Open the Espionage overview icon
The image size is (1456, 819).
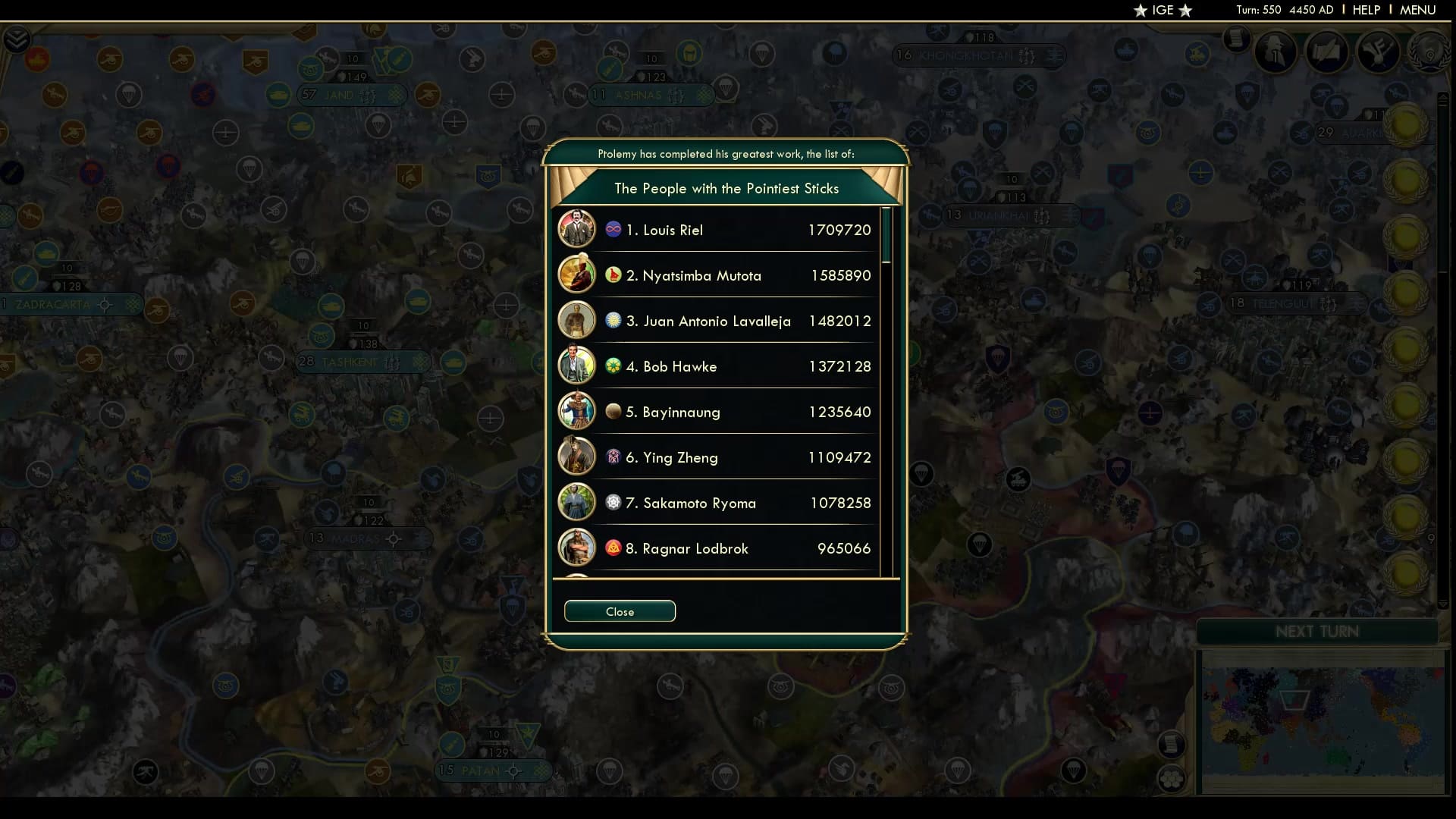pos(1275,52)
